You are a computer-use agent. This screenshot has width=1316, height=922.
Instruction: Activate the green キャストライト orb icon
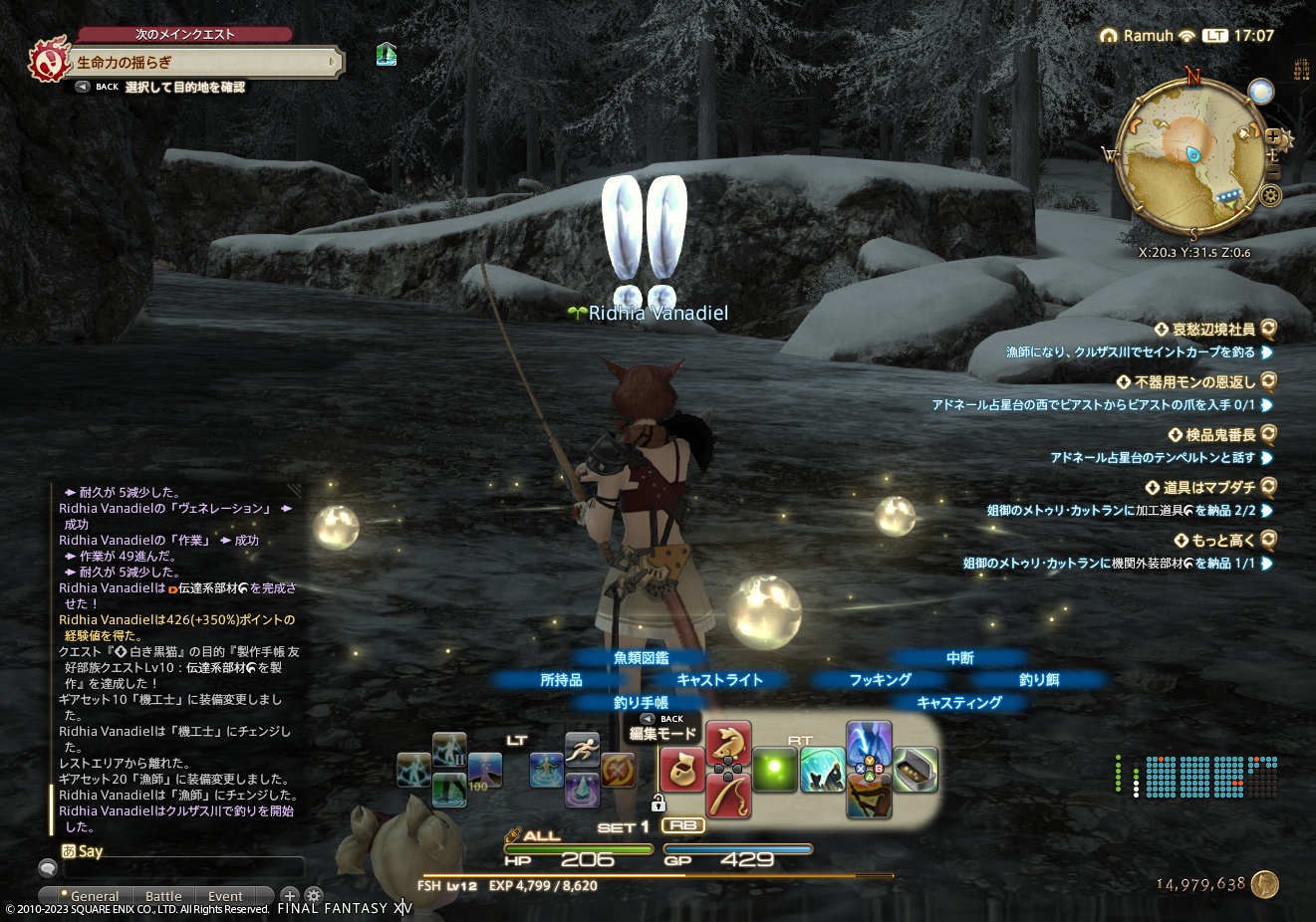[x=775, y=770]
